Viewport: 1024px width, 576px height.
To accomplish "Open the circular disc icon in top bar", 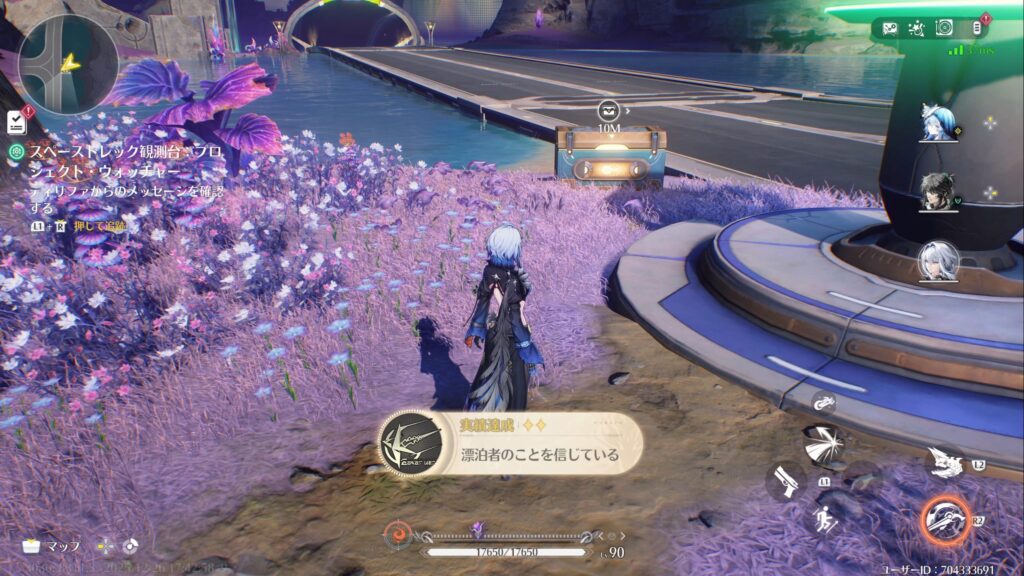I will click(x=943, y=28).
